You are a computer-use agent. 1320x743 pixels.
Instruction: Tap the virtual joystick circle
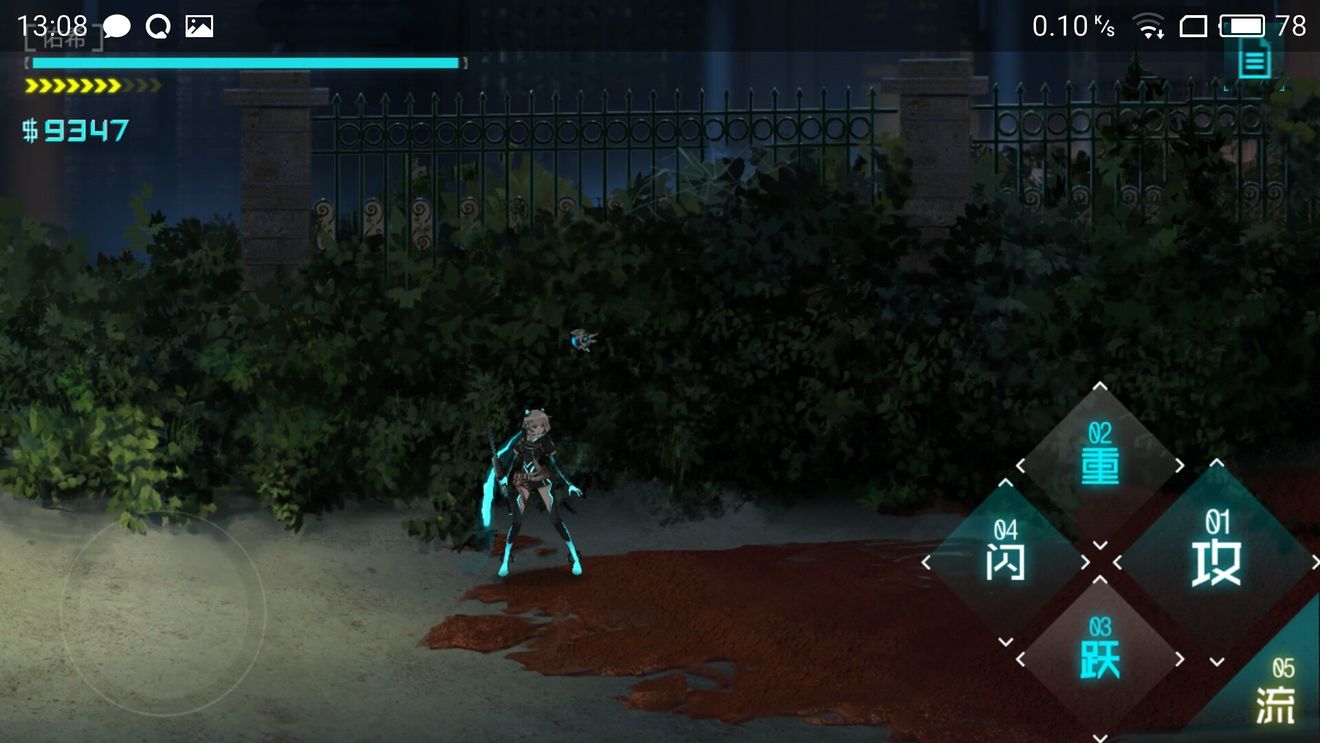coord(163,613)
